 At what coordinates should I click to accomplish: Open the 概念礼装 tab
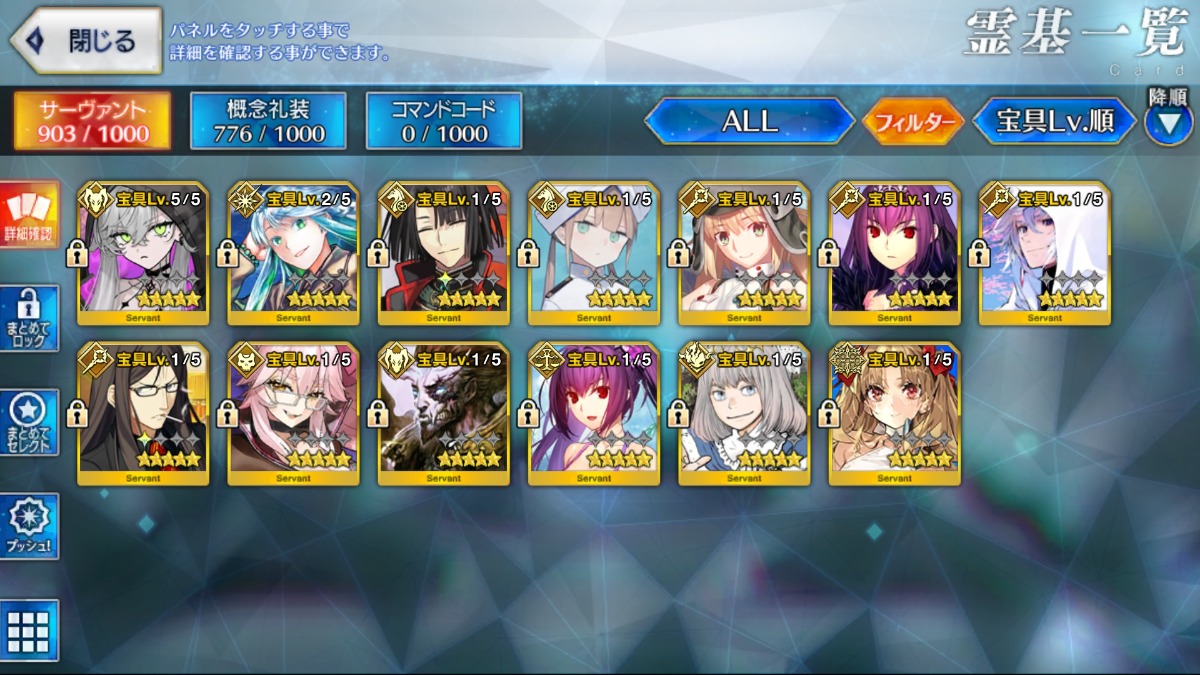pos(268,121)
